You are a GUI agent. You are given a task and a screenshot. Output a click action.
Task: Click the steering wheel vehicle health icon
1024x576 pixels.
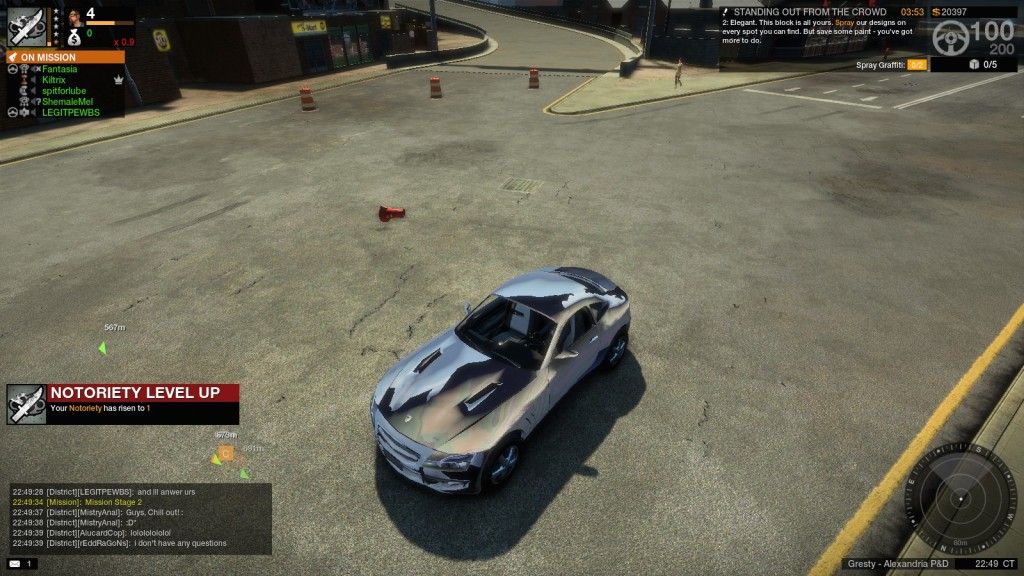click(951, 37)
